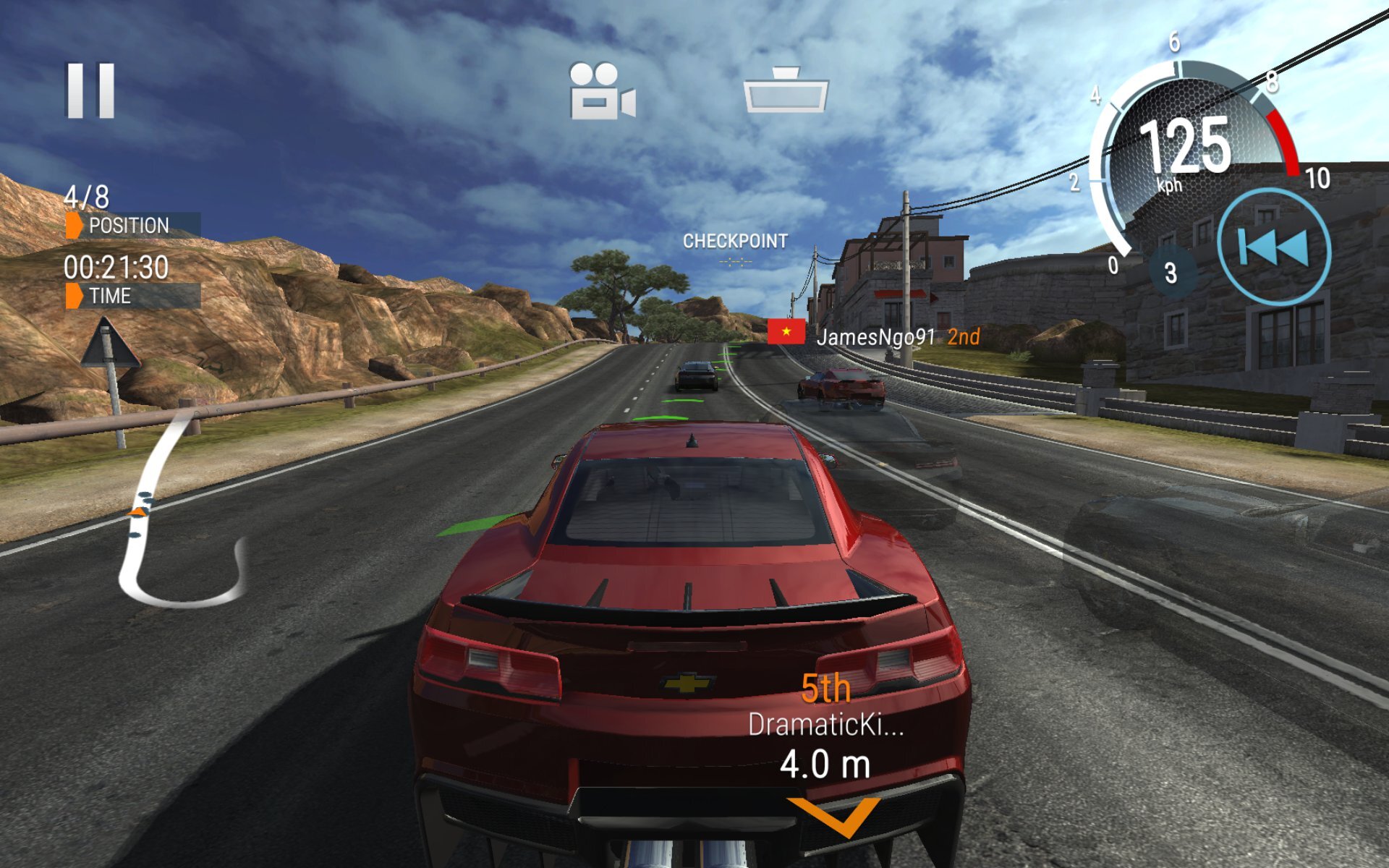Image resolution: width=1389 pixels, height=868 pixels.
Task: Change the camera view with the camera icon
Action: (602, 91)
